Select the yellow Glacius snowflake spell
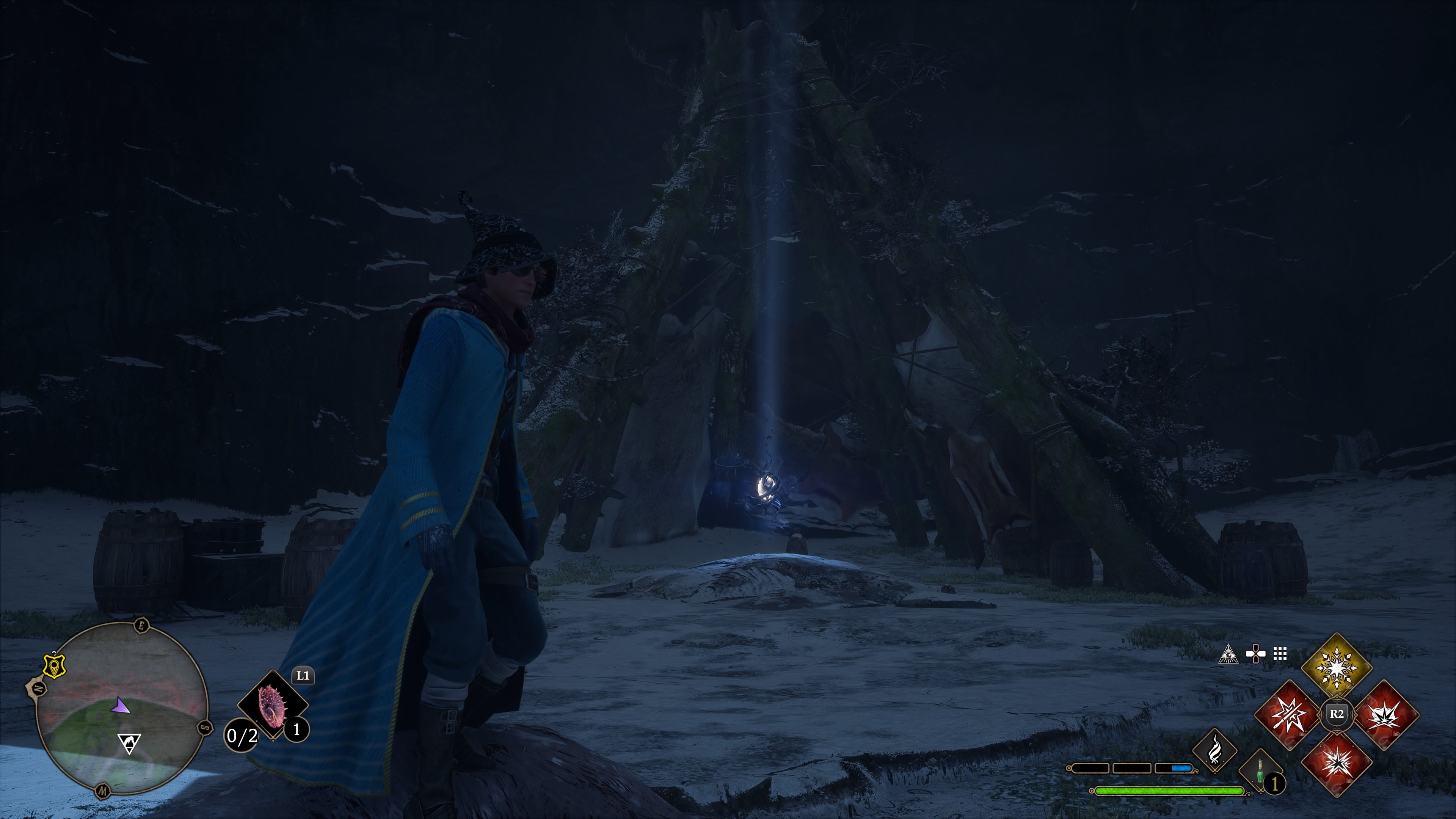1456x819 pixels. [1336, 667]
